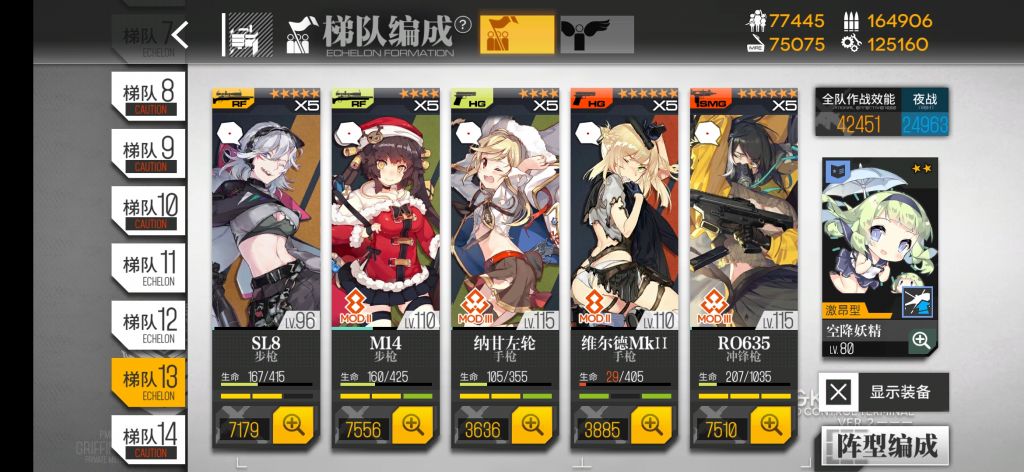Go back with the arrow button
Image resolution: width=1024 pixels, height=472 pixels.
180,35
